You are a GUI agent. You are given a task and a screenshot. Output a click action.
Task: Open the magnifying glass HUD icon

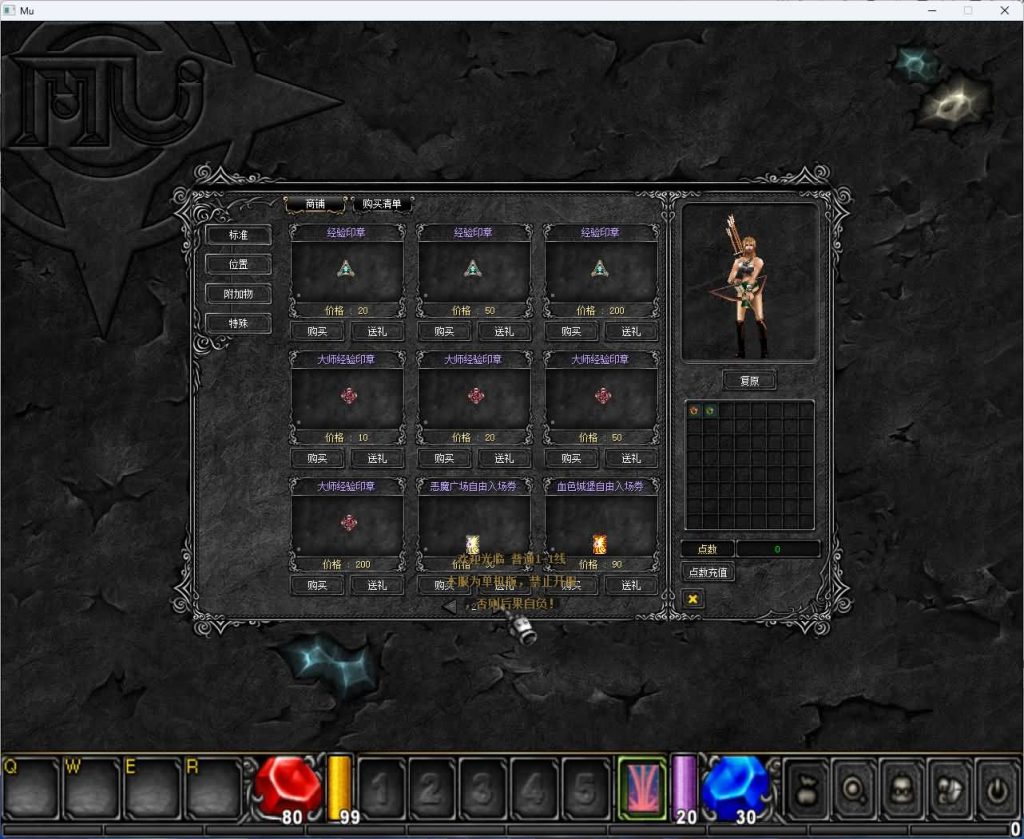point(855,788)
